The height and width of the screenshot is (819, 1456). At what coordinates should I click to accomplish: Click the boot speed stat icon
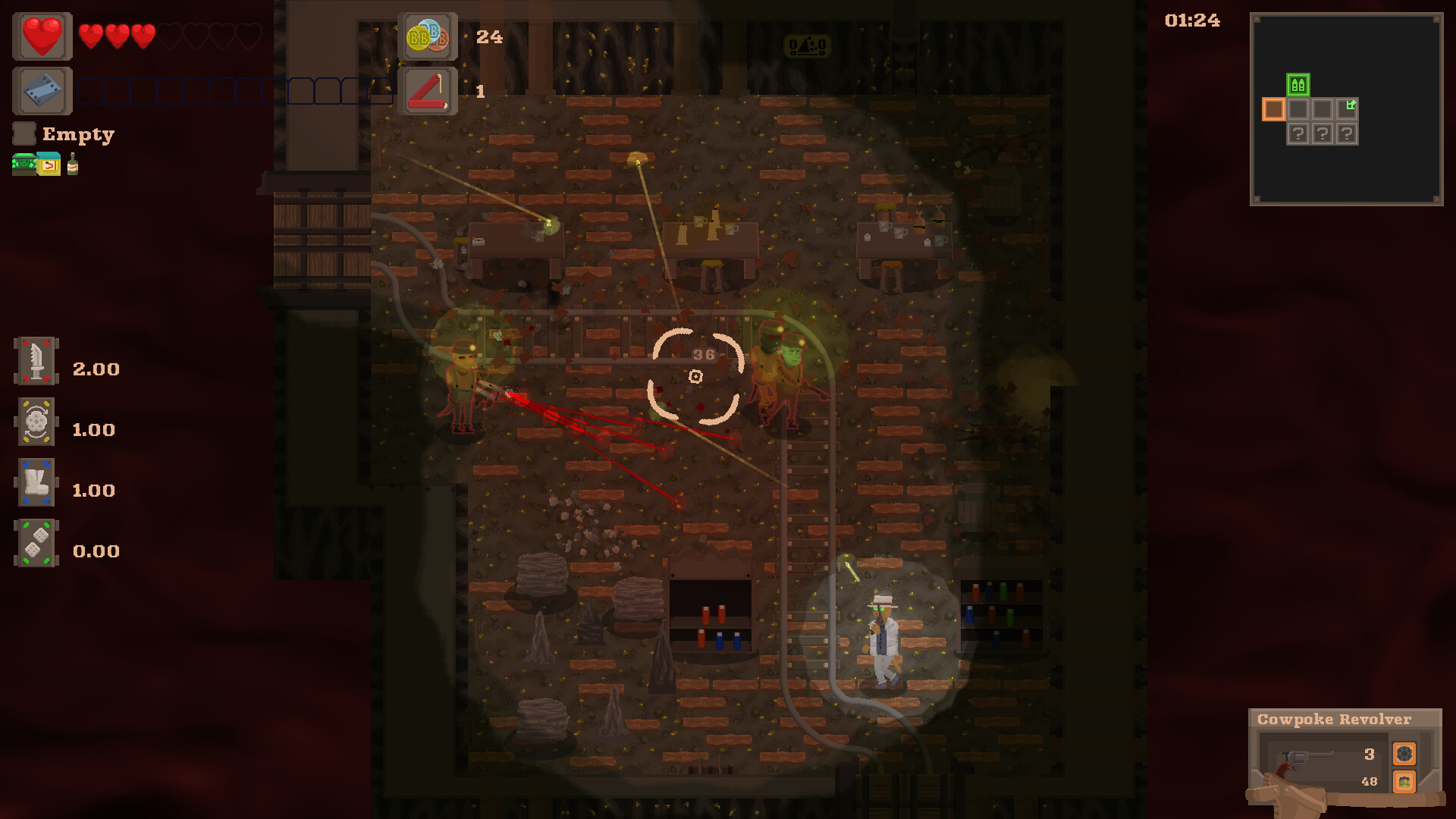36,482
